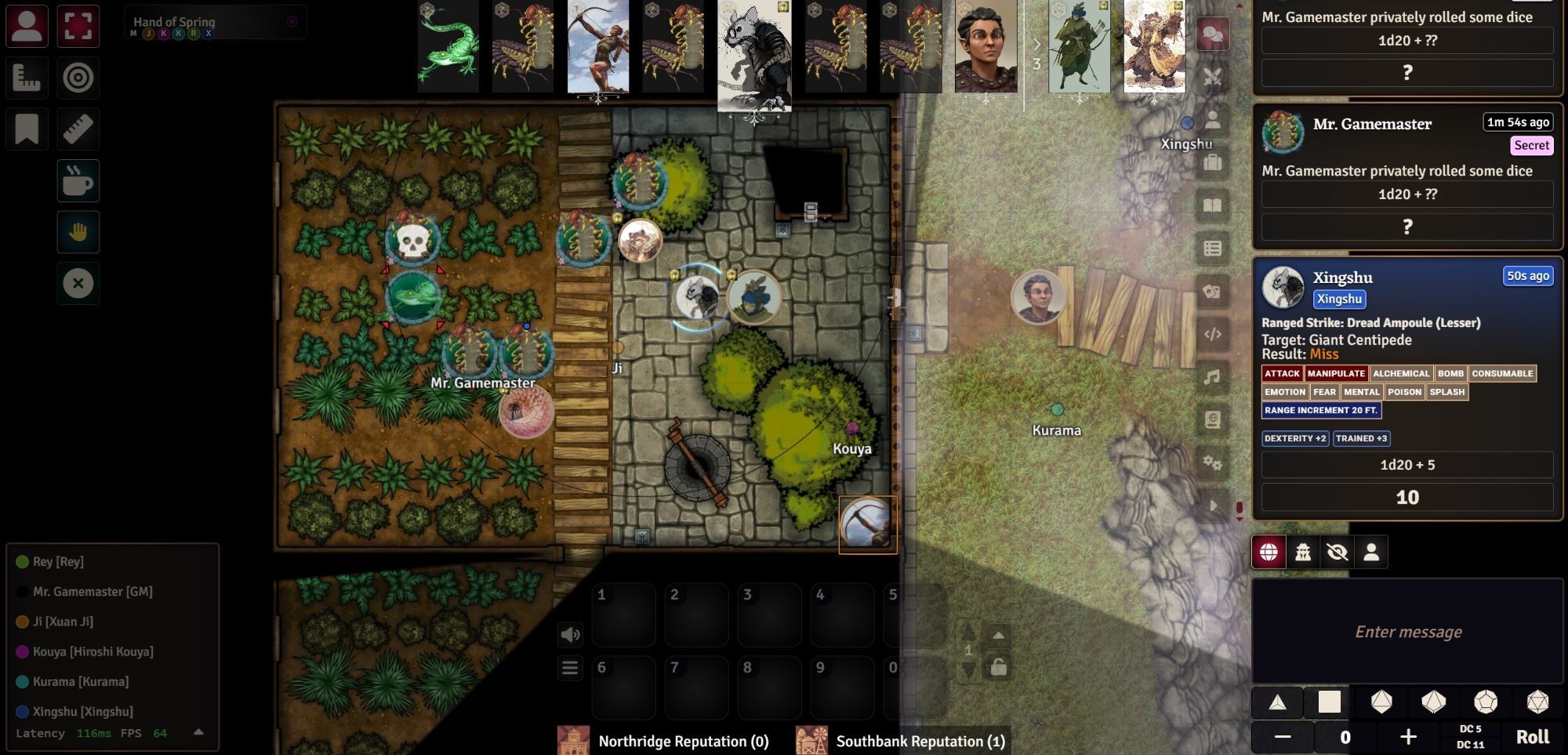Select the token controls person icon
The image size is (1568, 755).
pyautogui.click(x=27, y=26)
